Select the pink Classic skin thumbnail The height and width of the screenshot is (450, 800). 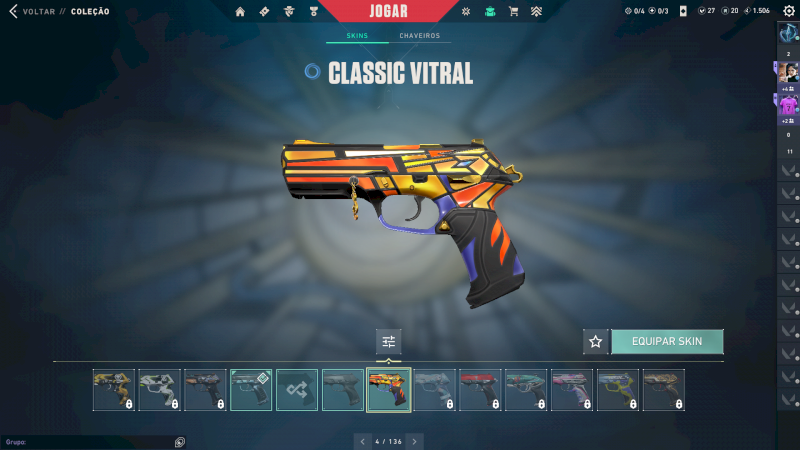coord(571,390)
